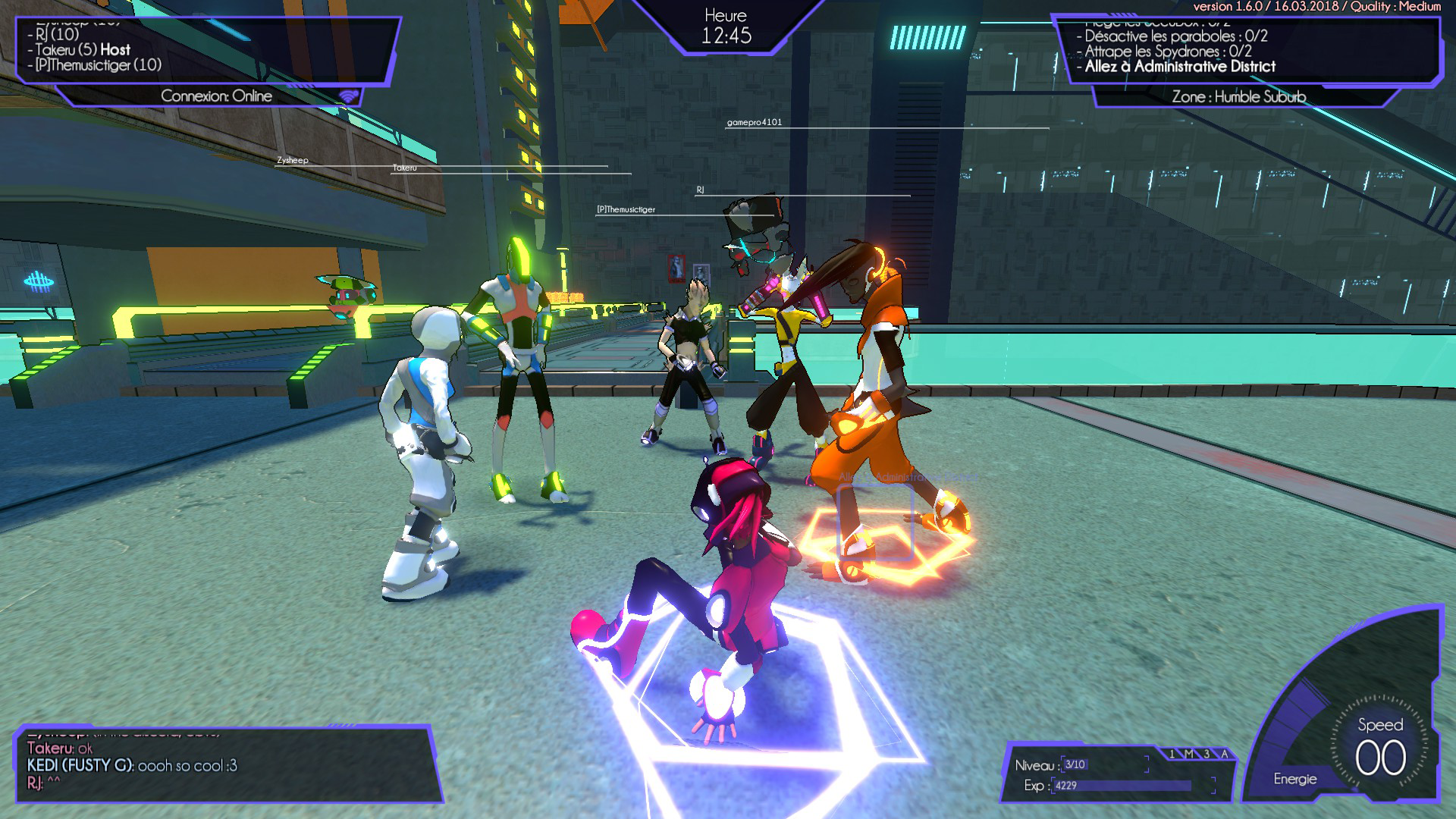The width and height of the screenshot is (1456, 819).
Task: Switch to the "M" tab
Action: 1189,754
